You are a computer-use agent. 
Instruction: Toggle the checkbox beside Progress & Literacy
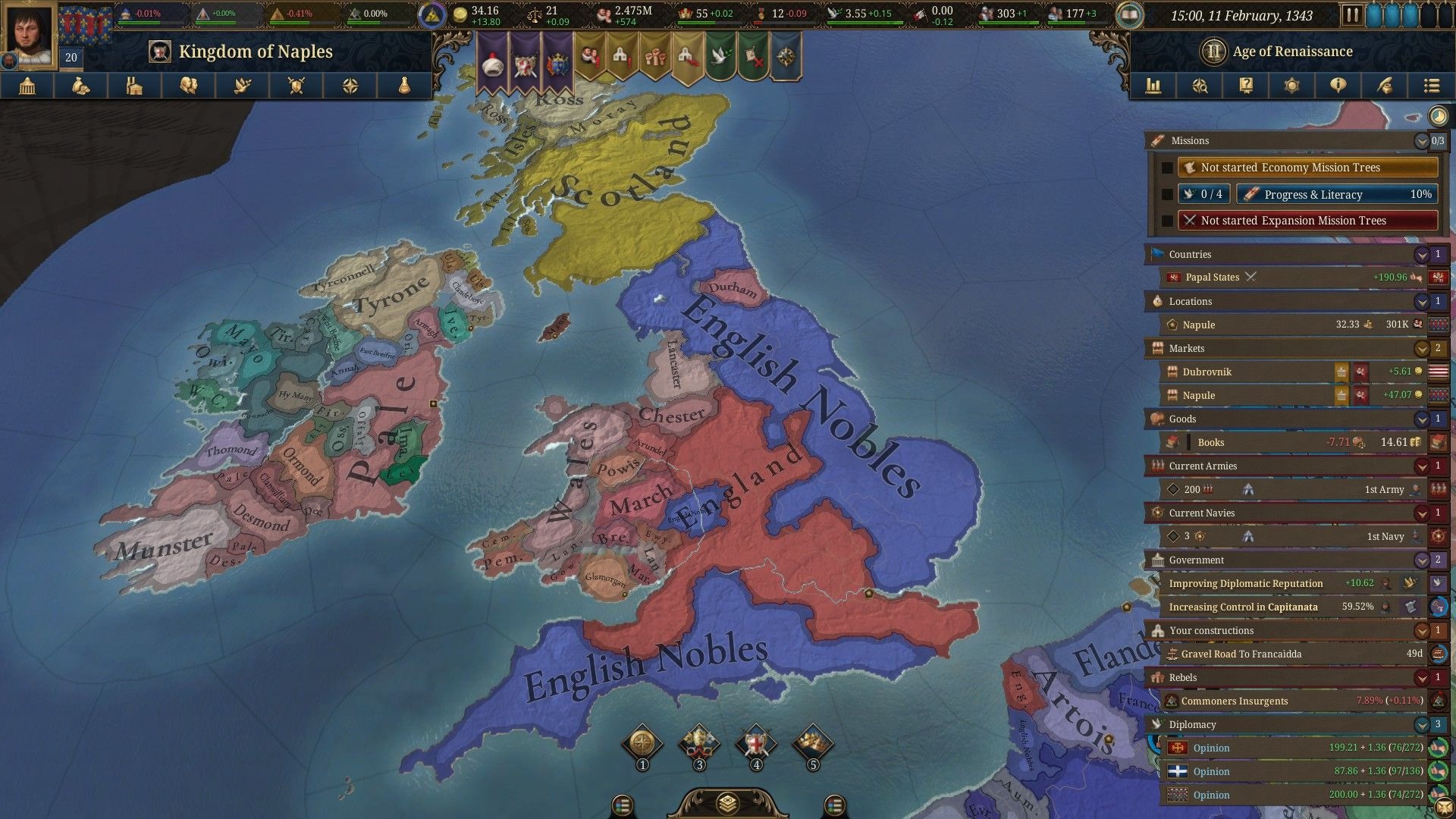[1166, 194]
